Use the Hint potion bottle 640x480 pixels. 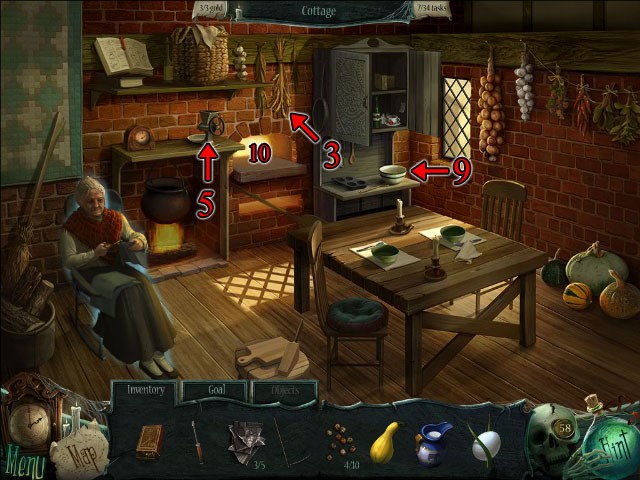(604, 443)
